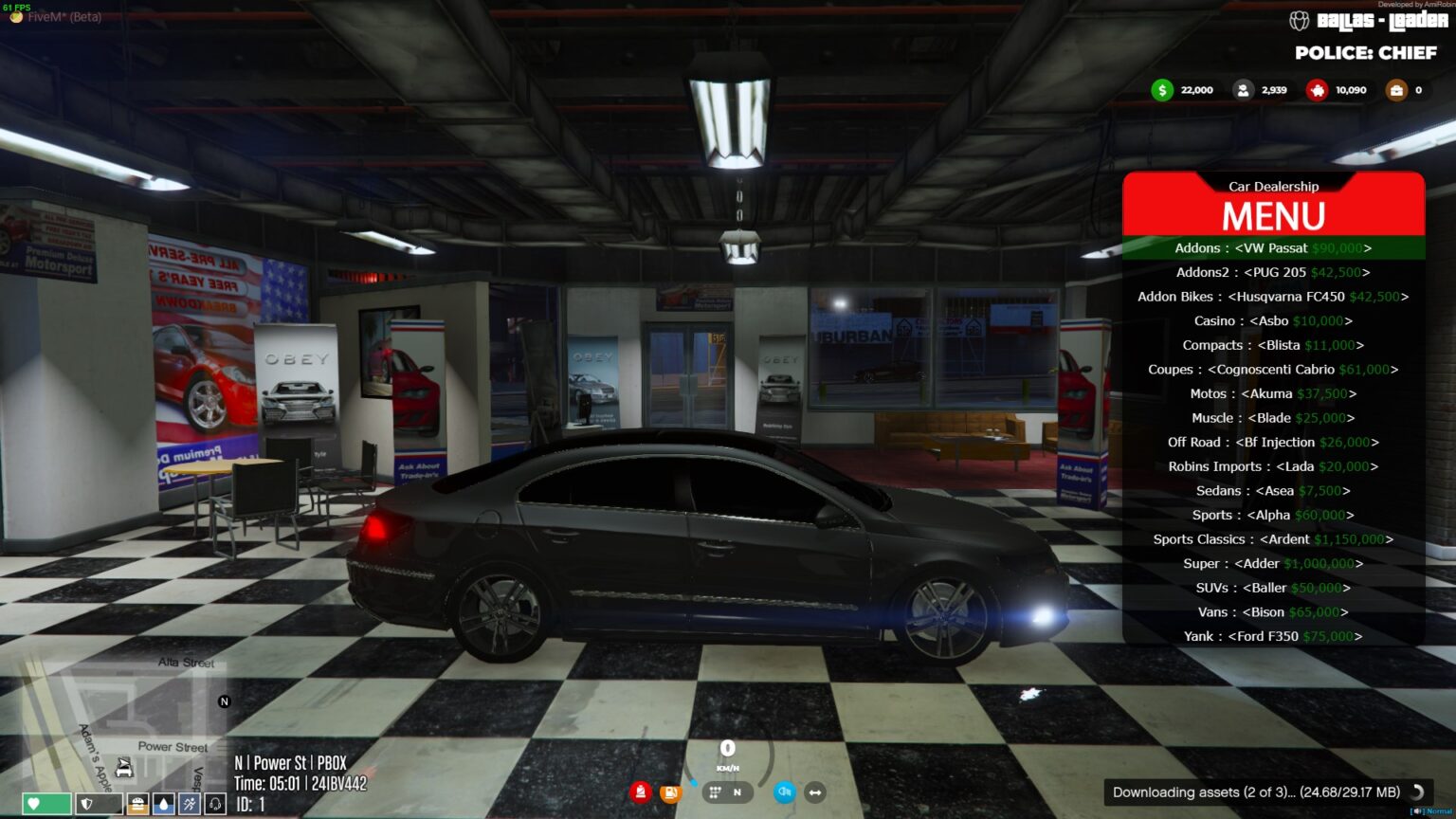Select the Robins Imports Lada menu entry

coord(1273,466)
